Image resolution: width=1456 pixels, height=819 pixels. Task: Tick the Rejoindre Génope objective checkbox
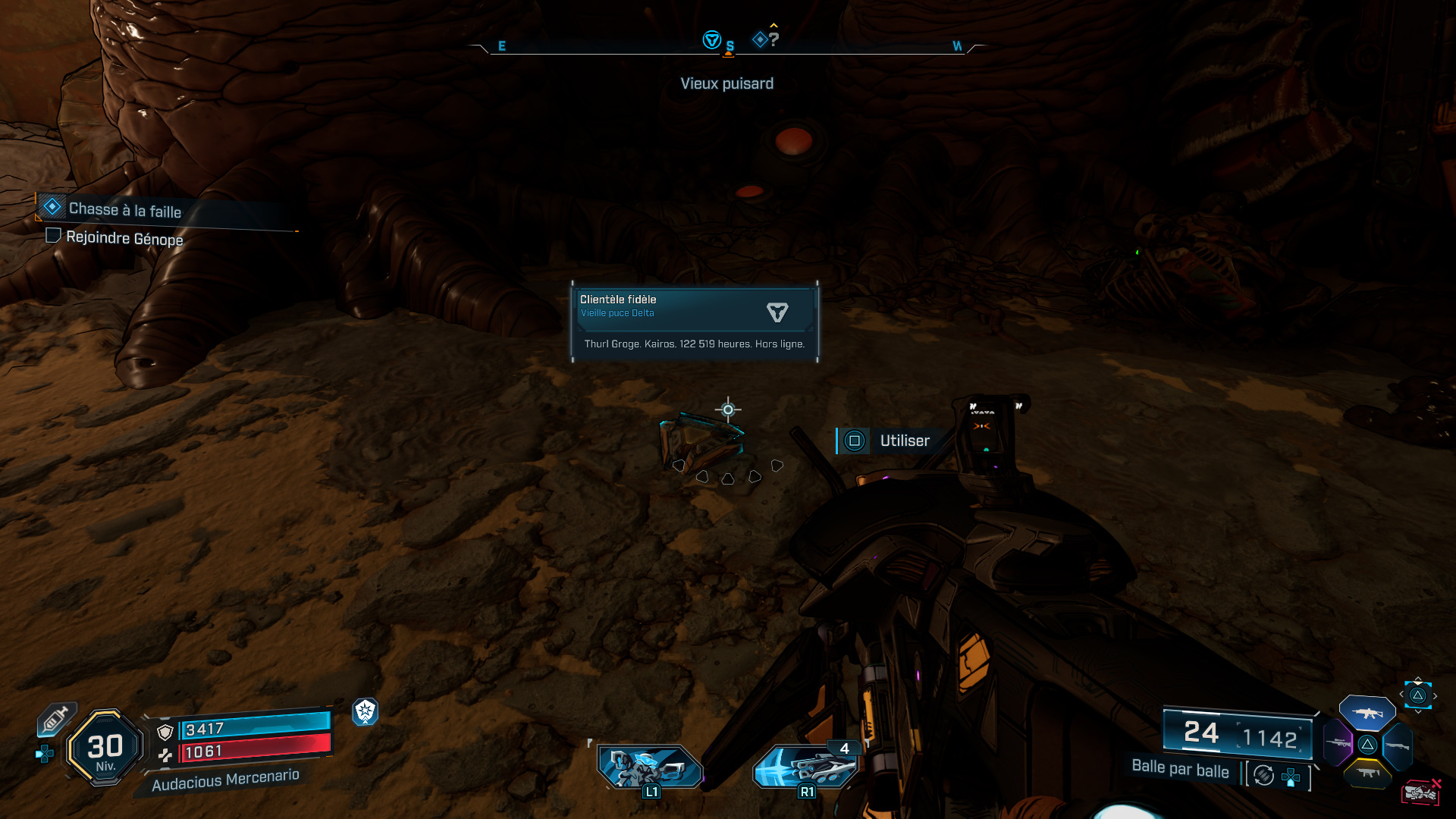click(53, 236)
